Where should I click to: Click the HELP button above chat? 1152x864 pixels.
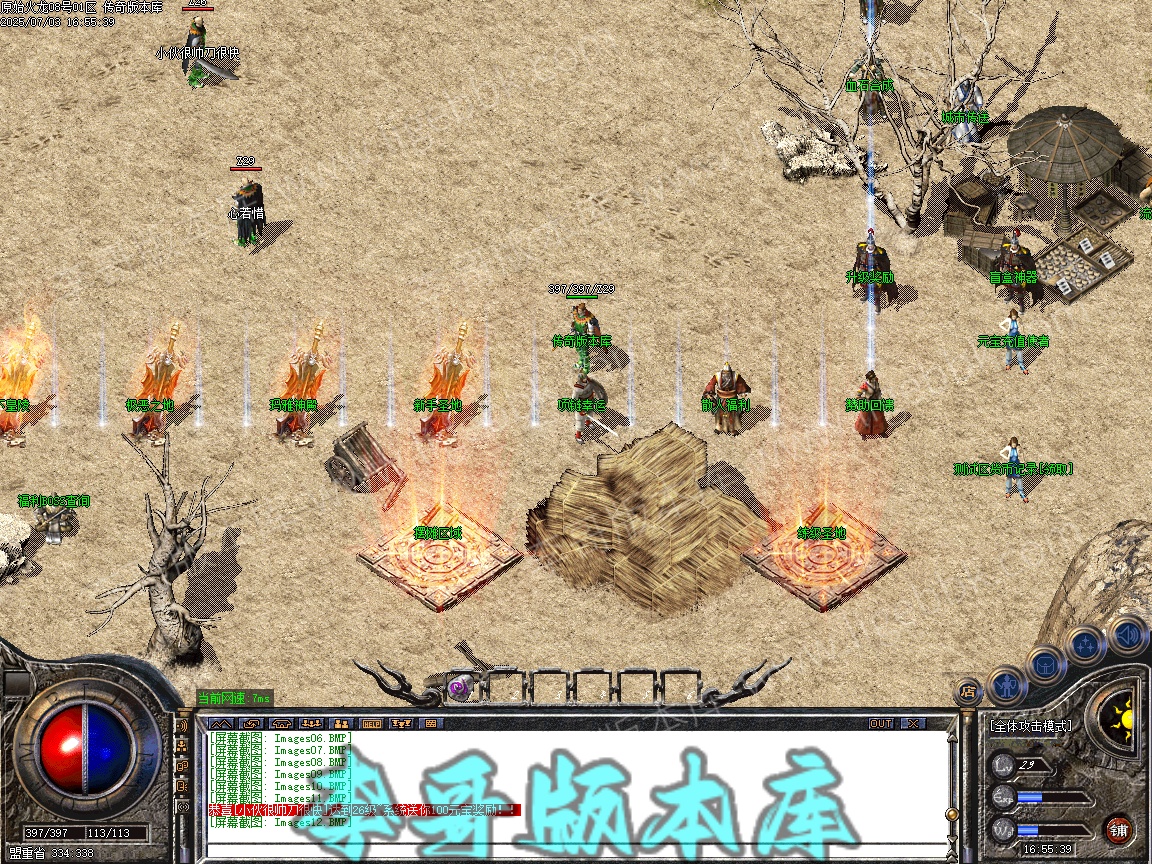tap(371, 723)
